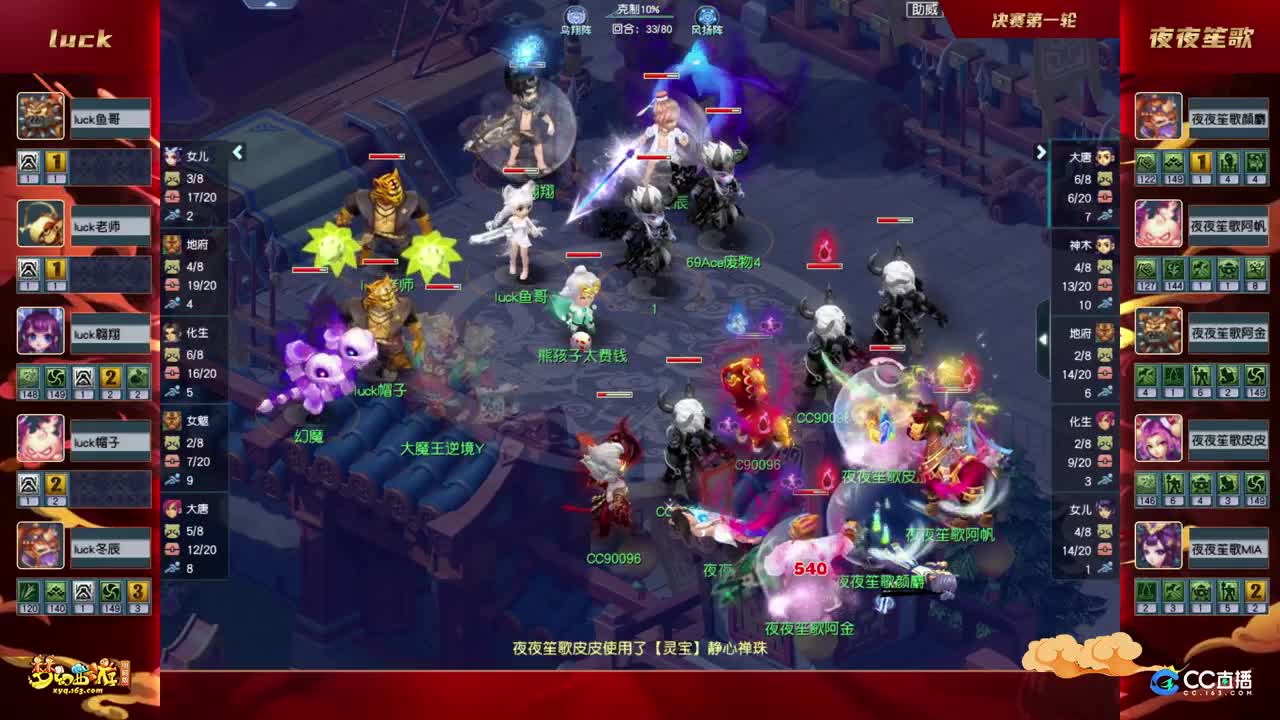
Task: Click luck冬辰's name label
Action: [110, 547]
